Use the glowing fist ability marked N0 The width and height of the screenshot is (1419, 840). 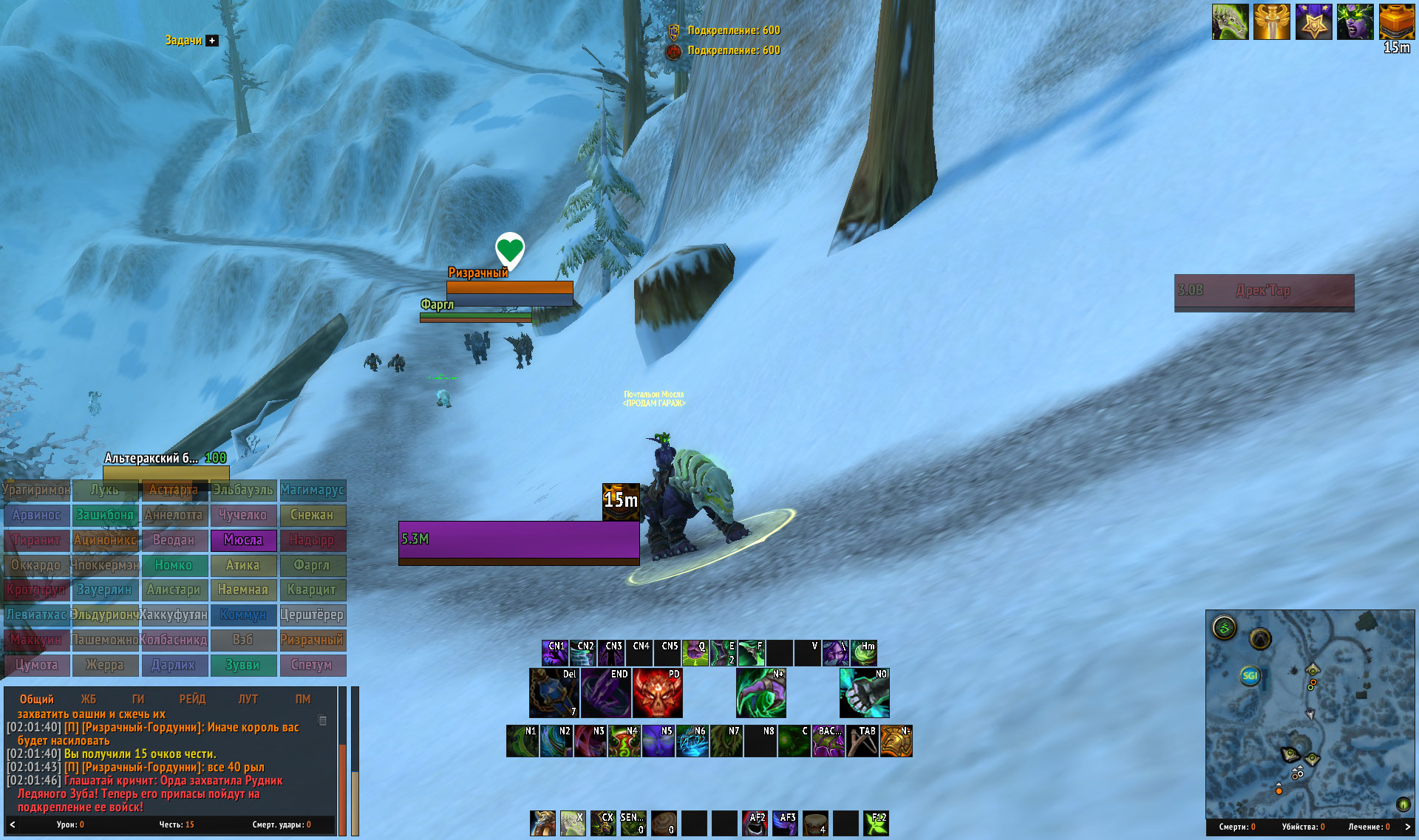click(x=864, y=693)
